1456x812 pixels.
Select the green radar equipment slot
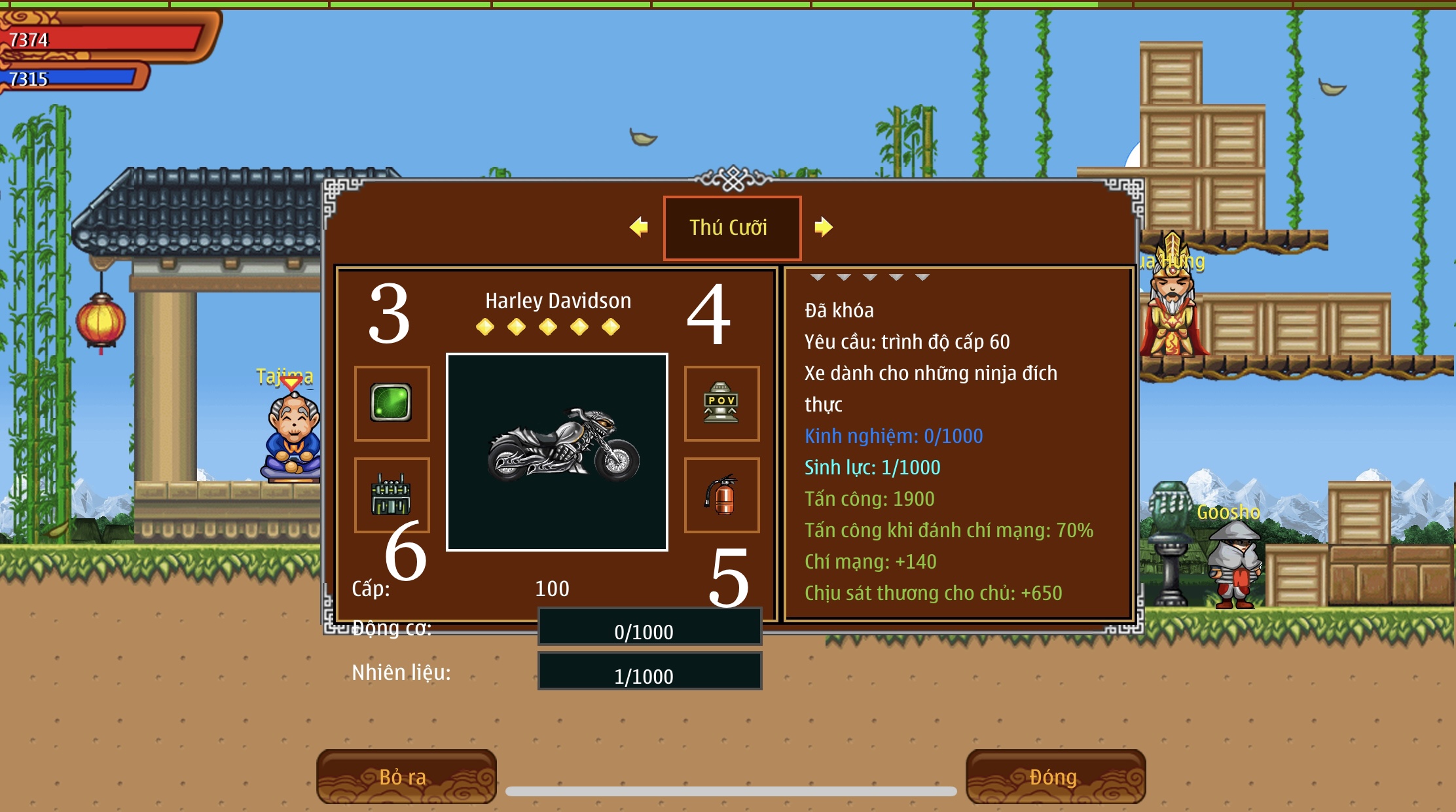(x=391, y=403)
